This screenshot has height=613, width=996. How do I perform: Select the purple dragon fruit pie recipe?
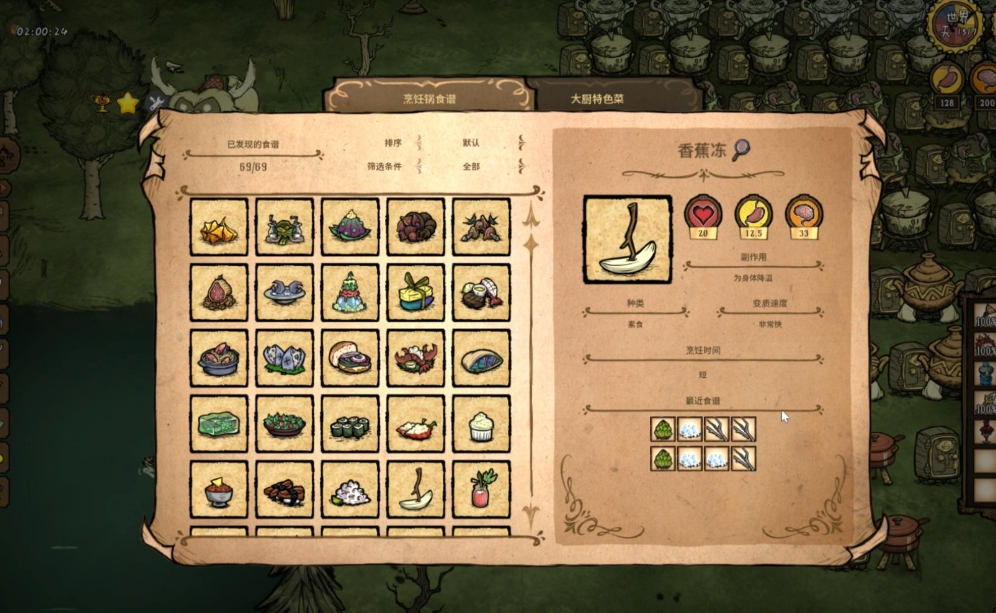click(350, 227)
